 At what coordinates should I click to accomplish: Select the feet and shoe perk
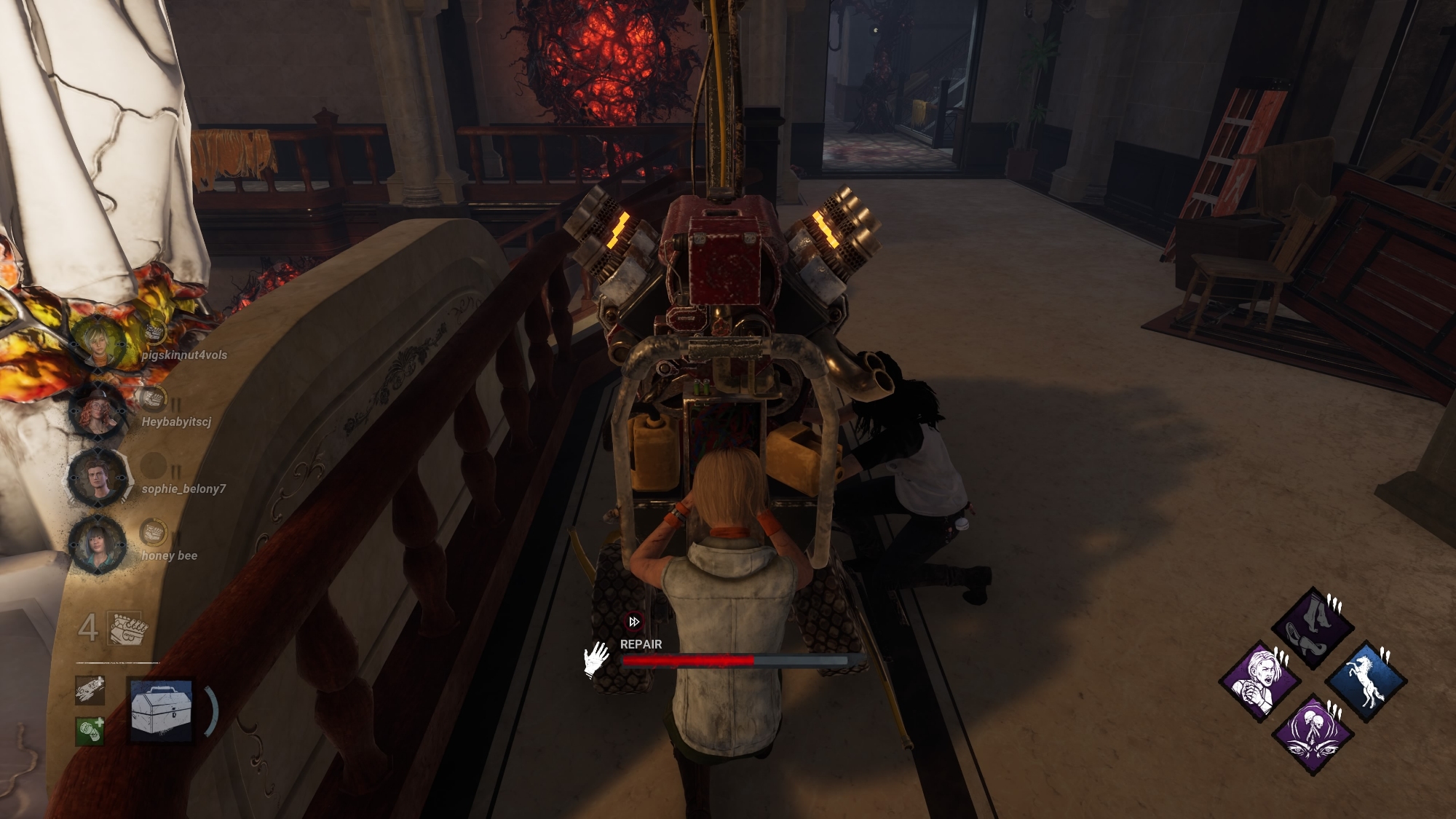[1313, 628]
